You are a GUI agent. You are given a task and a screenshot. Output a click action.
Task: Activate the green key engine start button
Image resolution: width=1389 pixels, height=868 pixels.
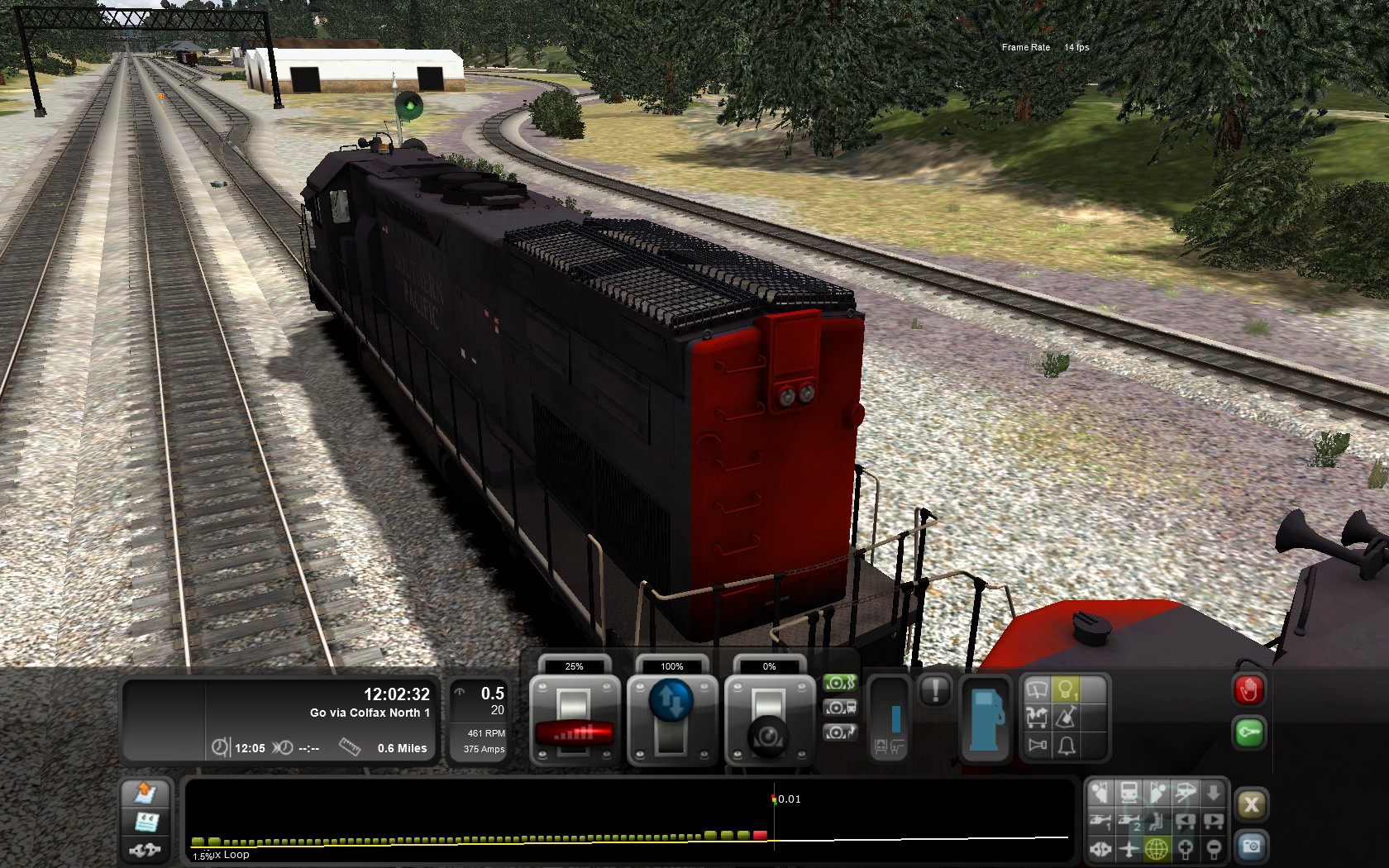click(x=1248, y=732)
